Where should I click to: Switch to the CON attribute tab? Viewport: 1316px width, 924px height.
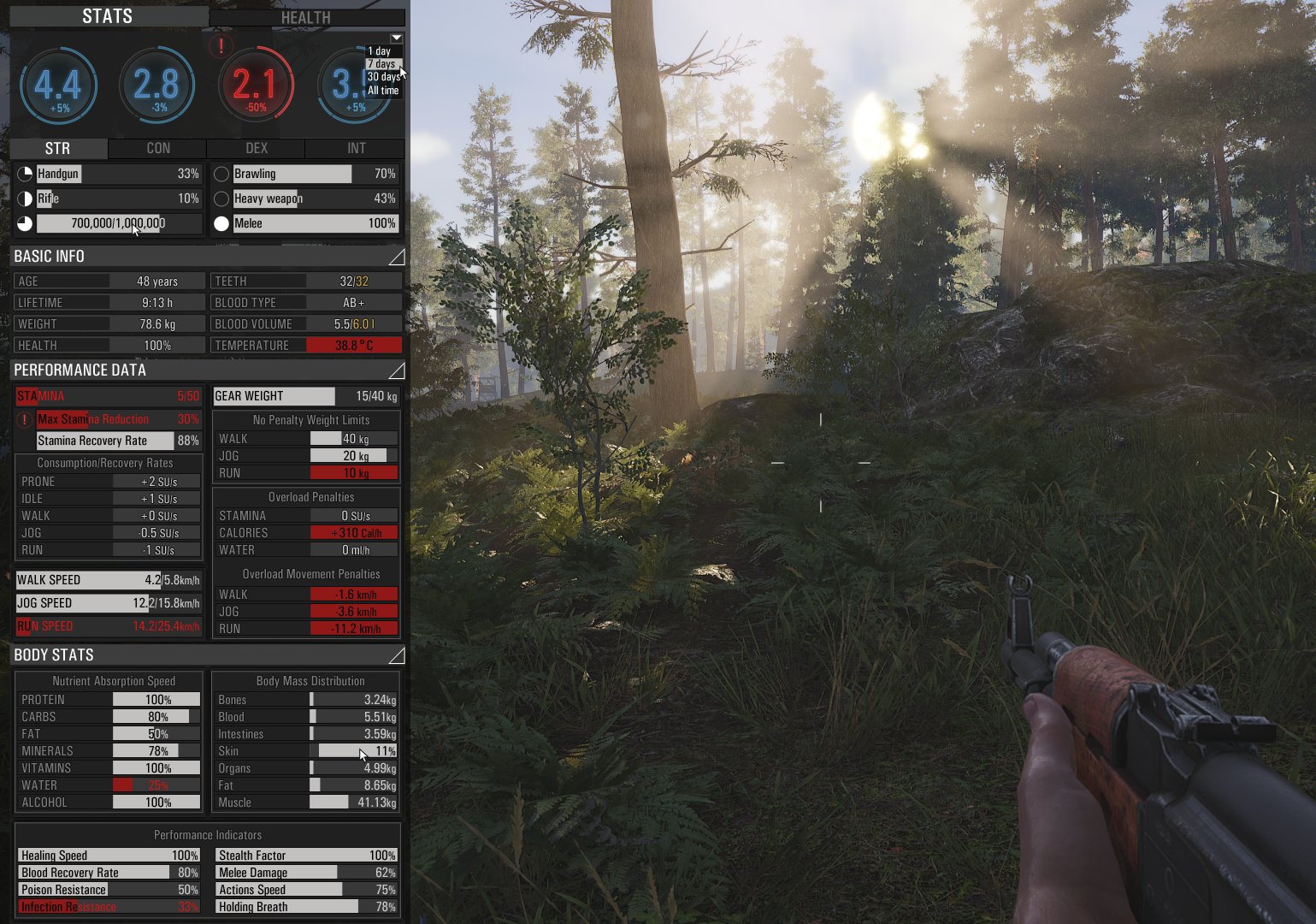click(158, 148)
